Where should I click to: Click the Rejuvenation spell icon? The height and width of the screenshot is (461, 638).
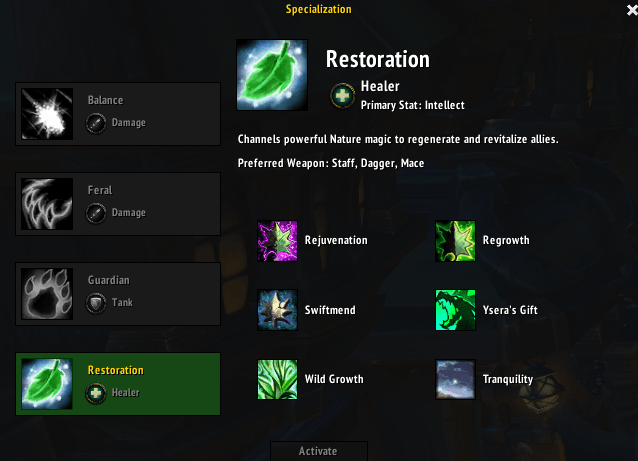pyautogui.click(x=277, y=241)
